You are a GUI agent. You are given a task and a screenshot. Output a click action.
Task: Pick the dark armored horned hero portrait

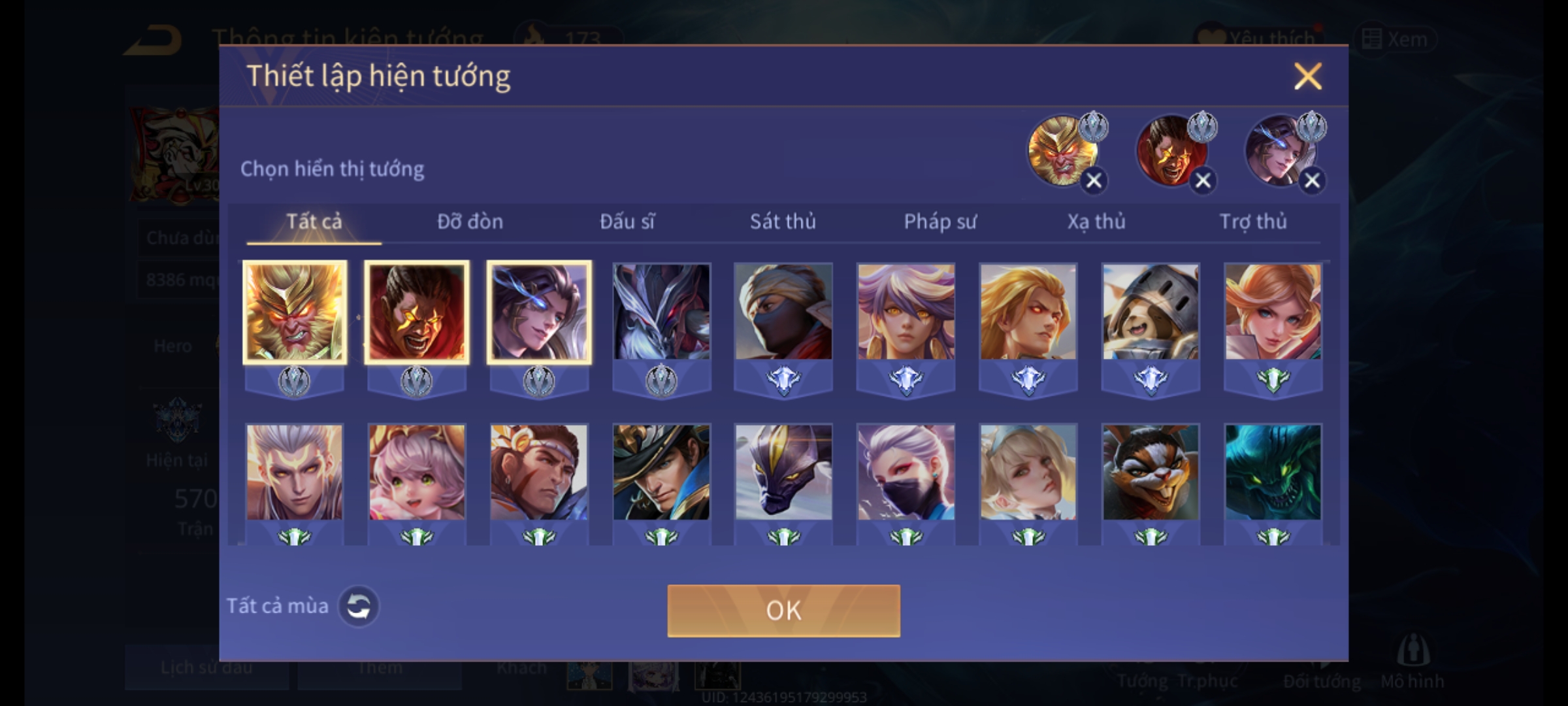(x=661, y=312)
